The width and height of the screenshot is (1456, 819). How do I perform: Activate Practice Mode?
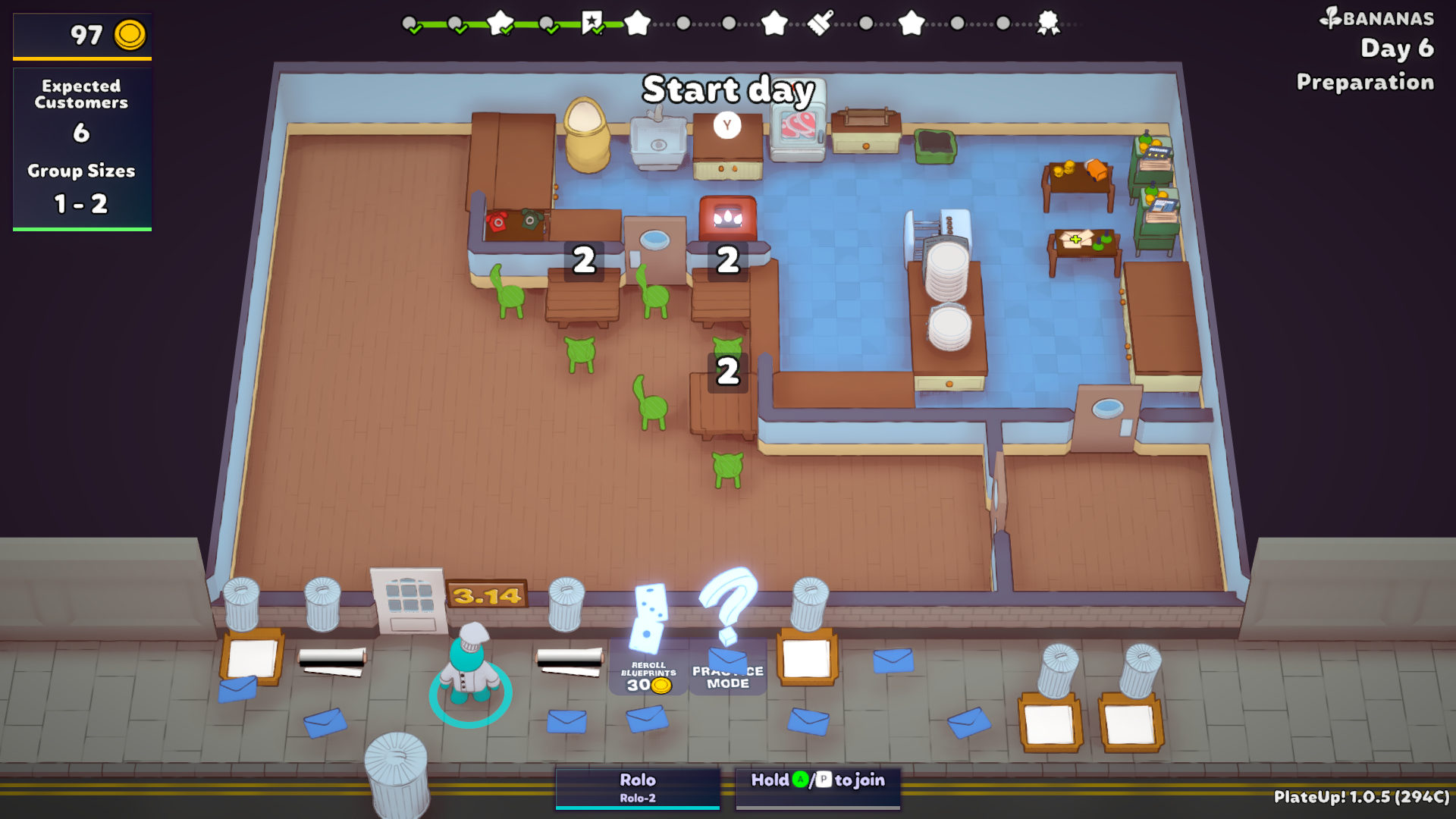[727, 676]
